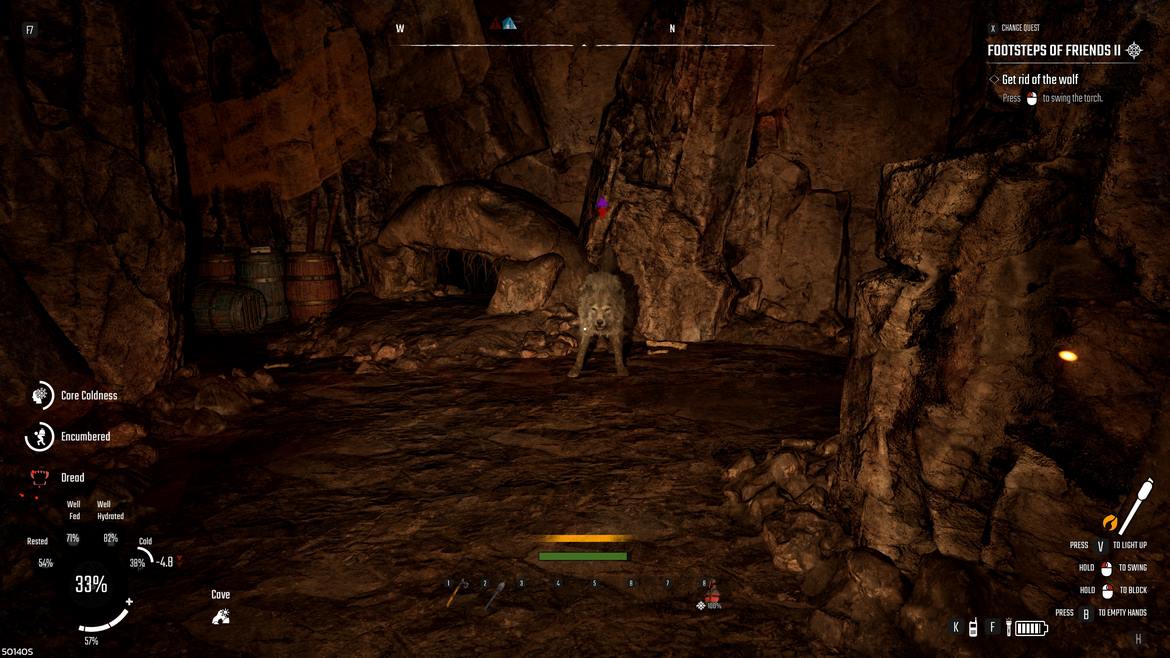The image size is (1170, 658).
Task: Click the Core Coldness status icon
Action: [42, 396]
